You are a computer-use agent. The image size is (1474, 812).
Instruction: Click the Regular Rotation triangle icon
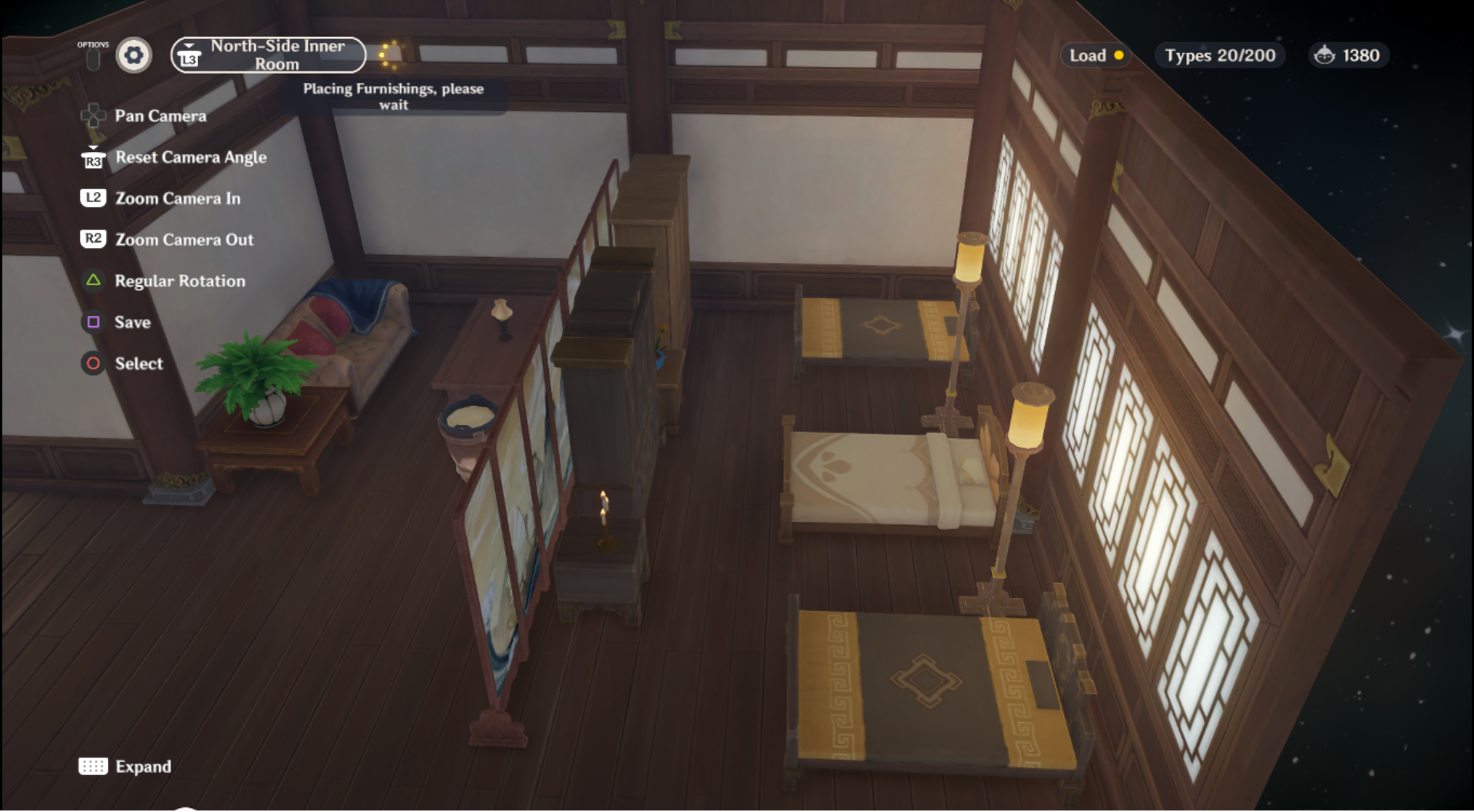(93, 281)
